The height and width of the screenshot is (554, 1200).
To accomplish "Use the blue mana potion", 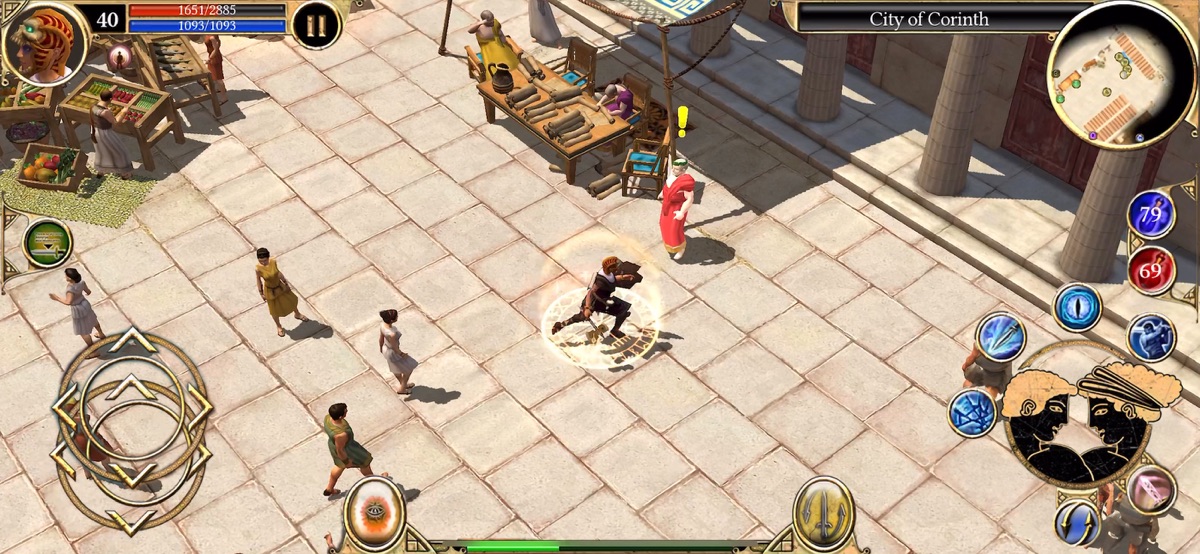I will pyautogui.click(x=1151, y=213).
